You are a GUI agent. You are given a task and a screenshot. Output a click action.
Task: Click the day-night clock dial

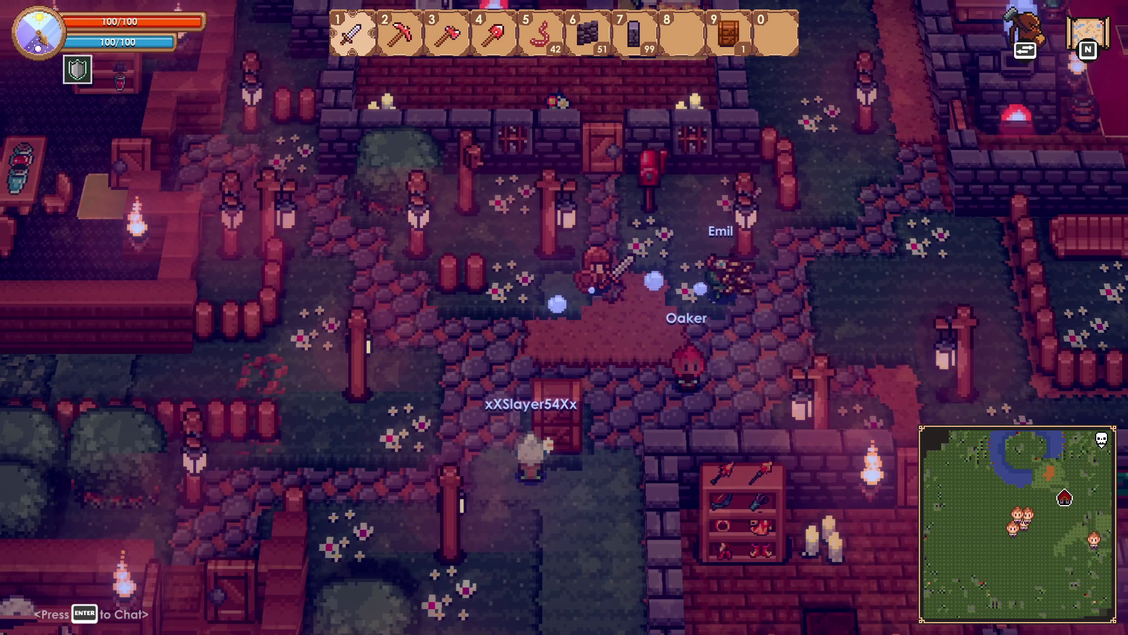click(39, 33)
